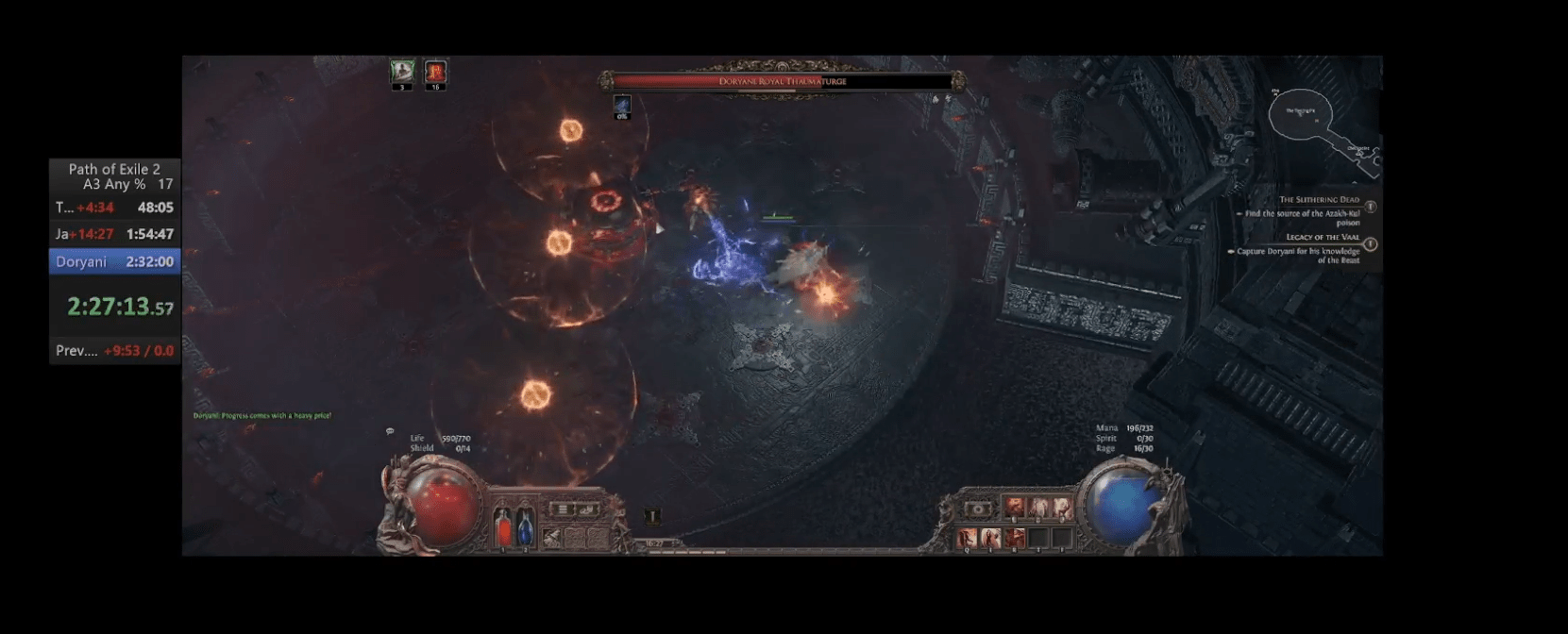
Task: Select the Doryani split in the timer
Action: (114, 261)
